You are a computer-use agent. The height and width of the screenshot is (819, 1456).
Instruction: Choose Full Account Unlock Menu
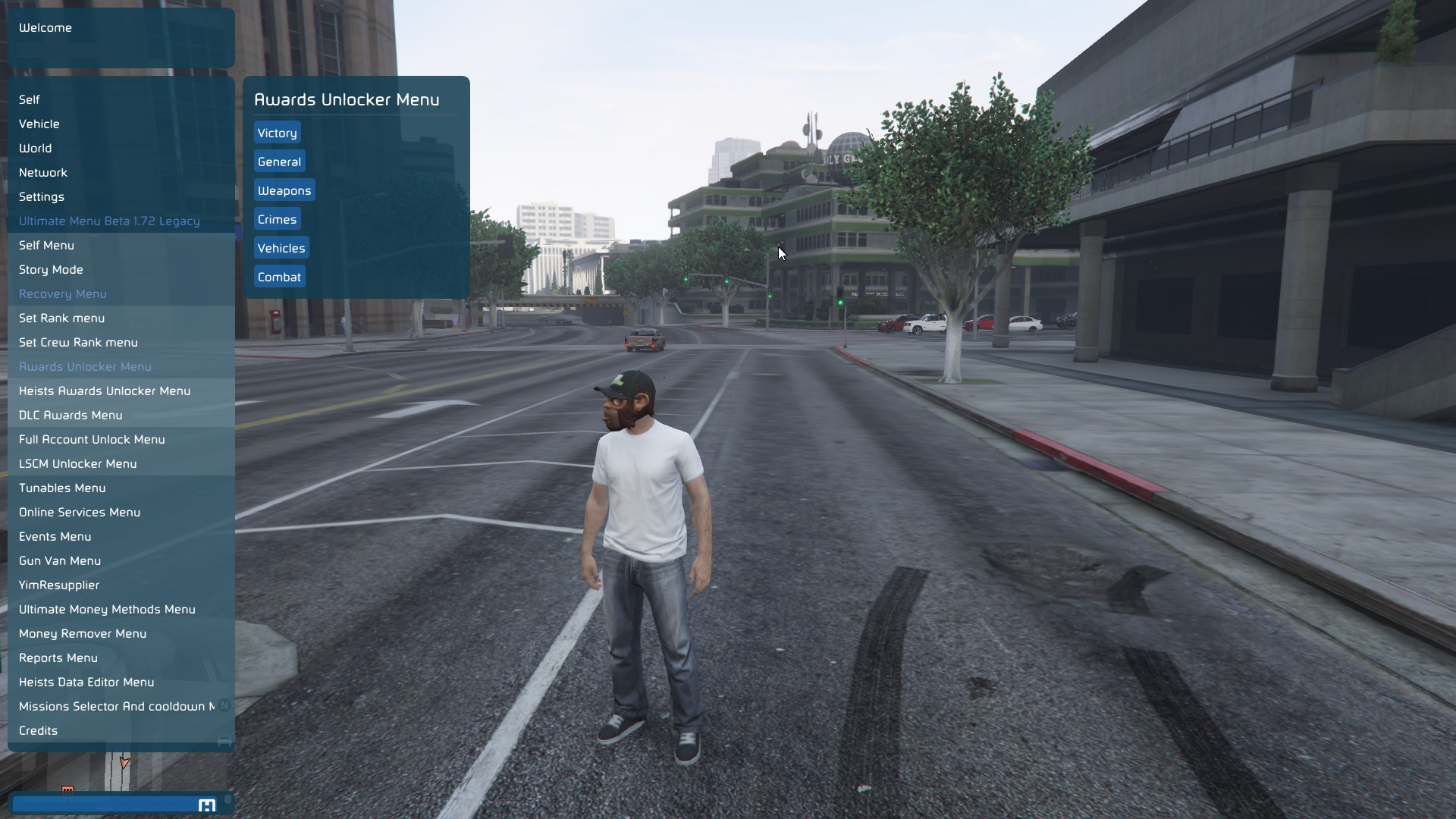[92, 439]
